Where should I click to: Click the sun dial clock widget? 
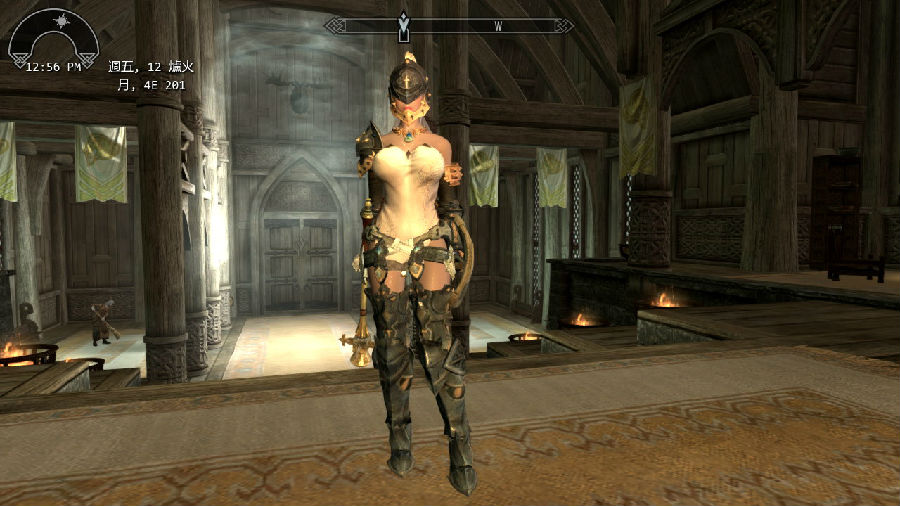point(54,40)
